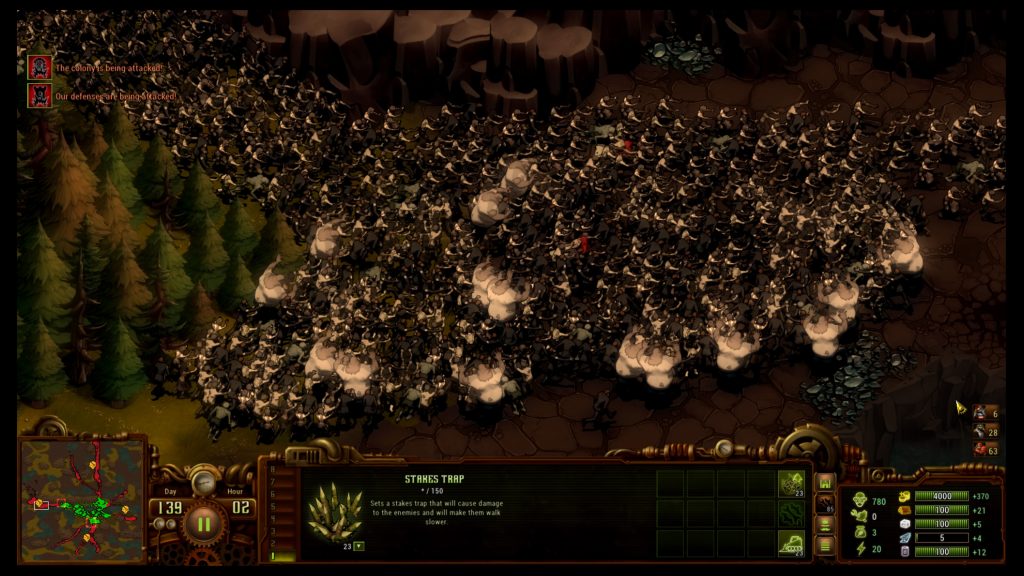Toggle the pause button
This screenshot has height=576, width=1024.
tap(204, 522)
